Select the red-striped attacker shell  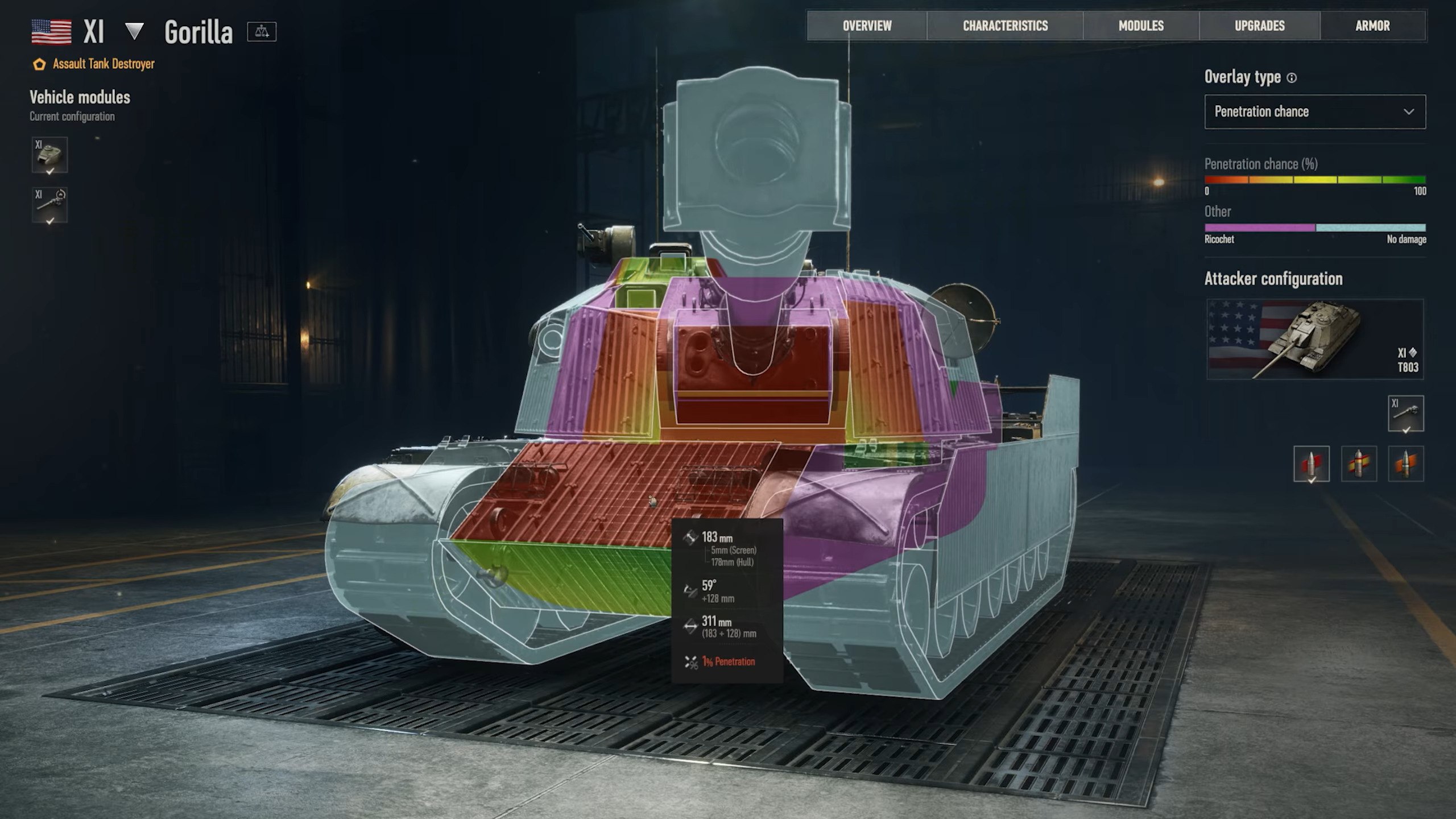coord(1311,464)
